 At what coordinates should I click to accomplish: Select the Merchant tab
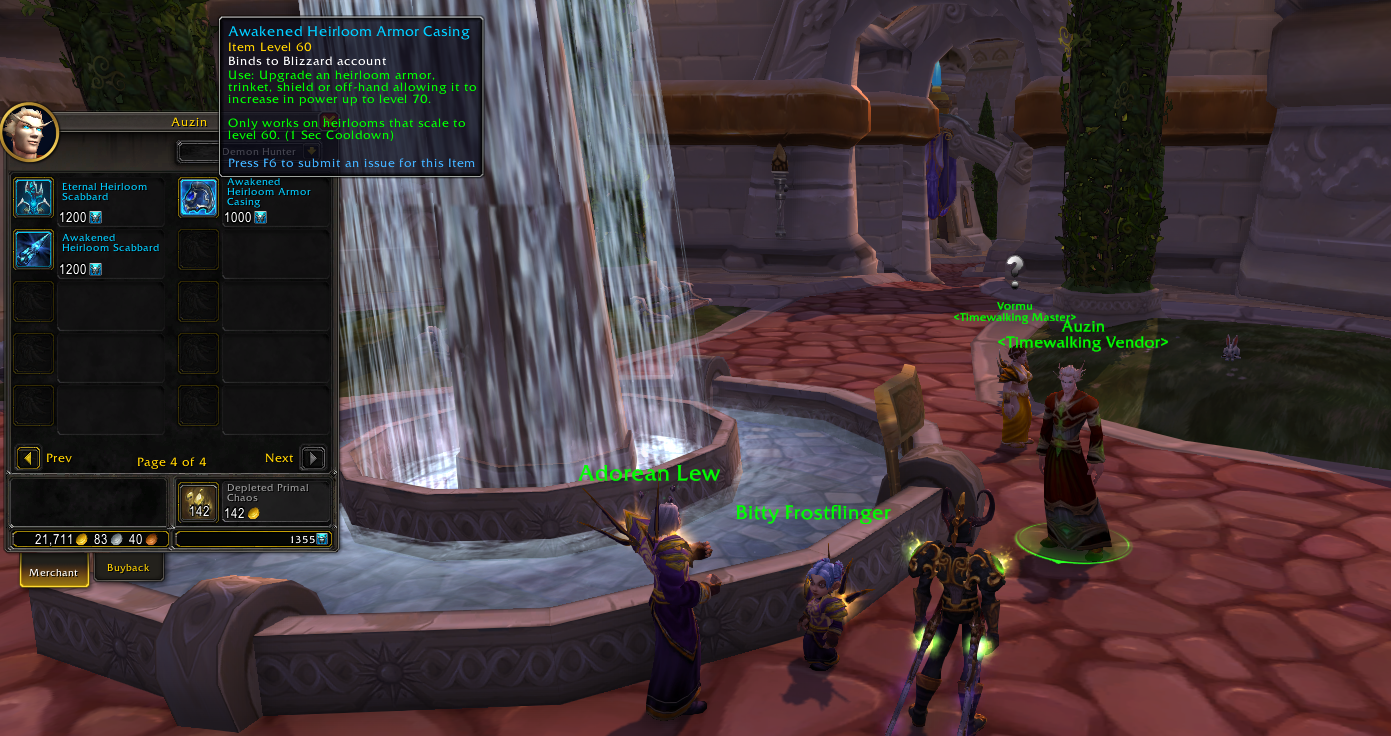[54, 572]
